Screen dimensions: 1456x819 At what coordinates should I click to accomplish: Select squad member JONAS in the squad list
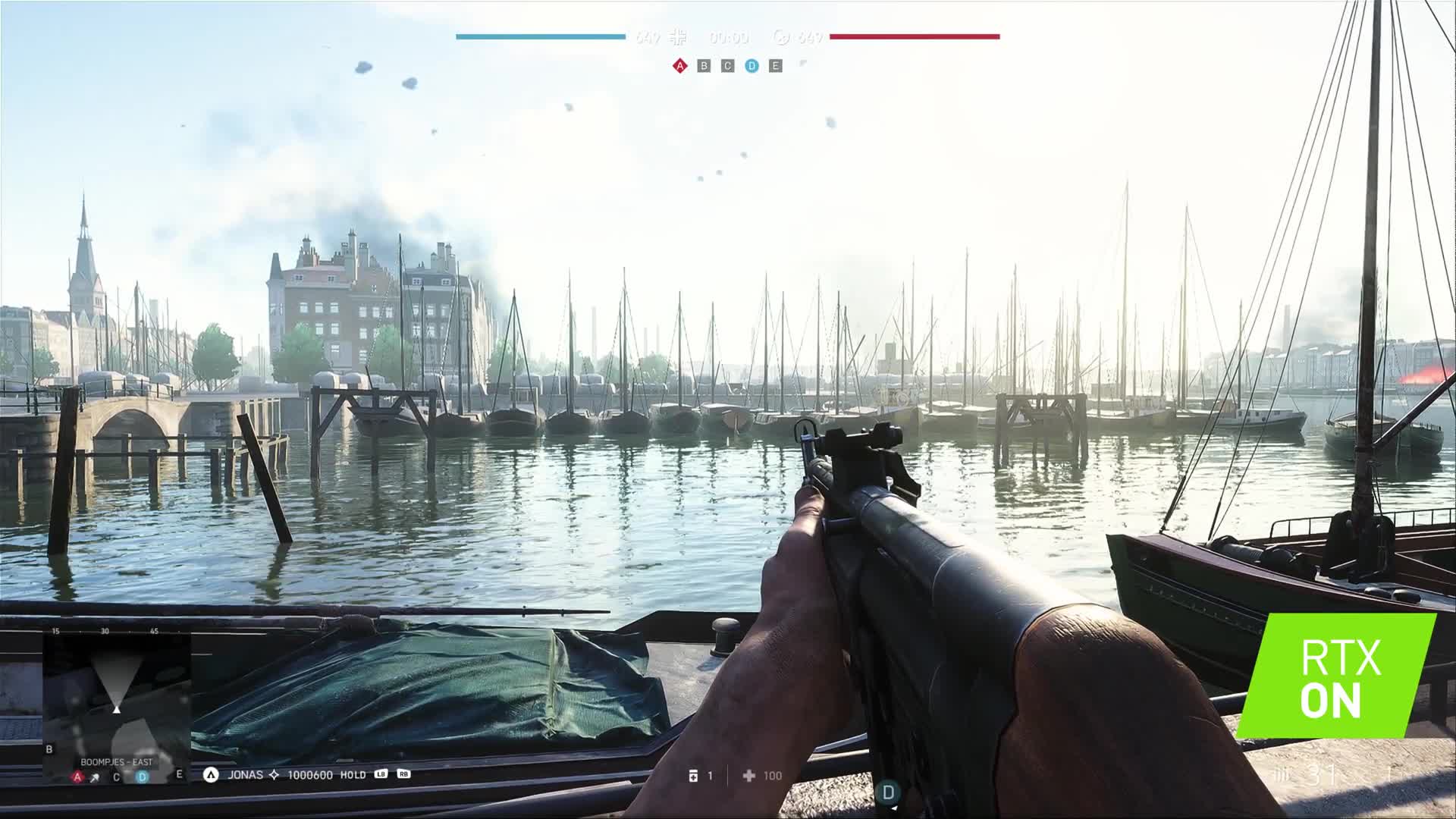[245, 775]
